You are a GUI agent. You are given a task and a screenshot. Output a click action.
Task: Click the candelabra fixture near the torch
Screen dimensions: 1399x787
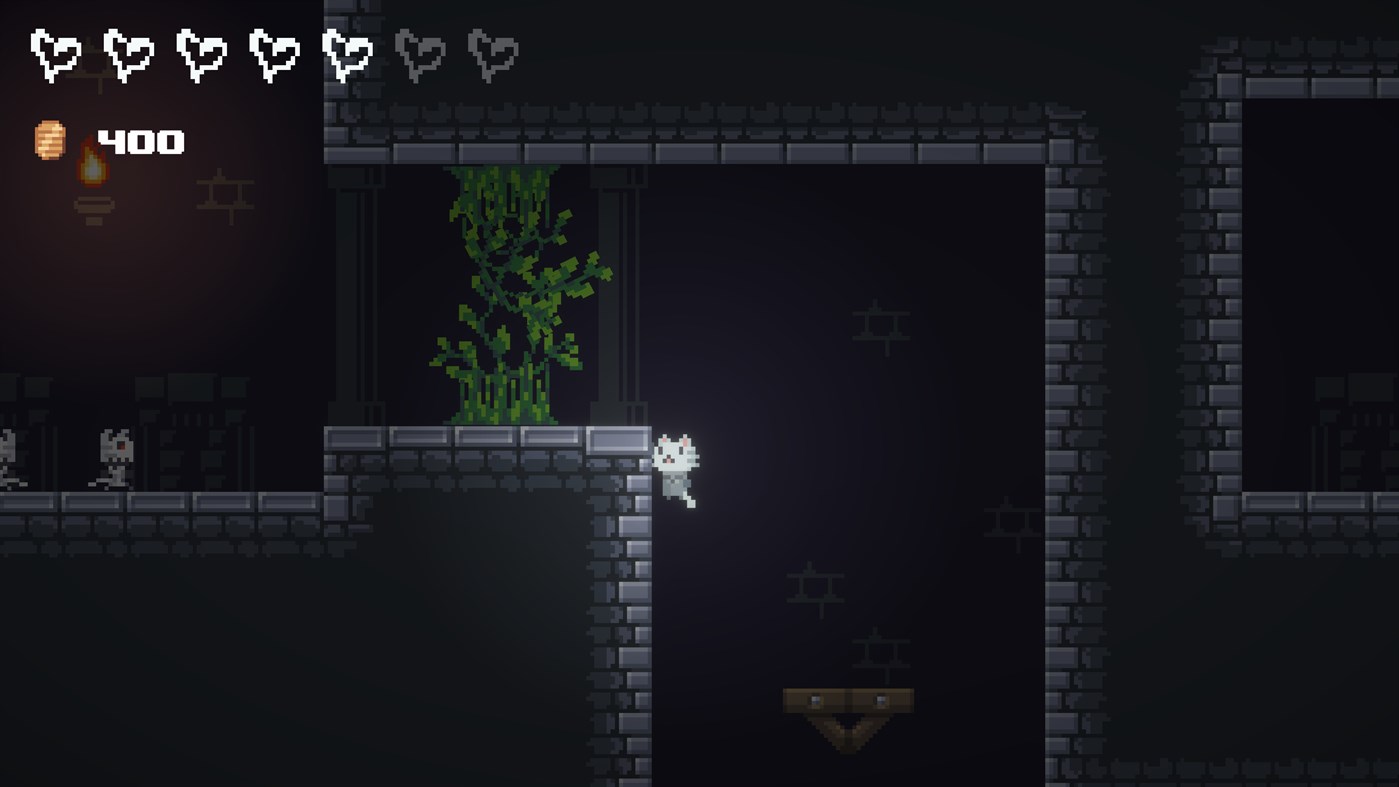click(222, 195)
